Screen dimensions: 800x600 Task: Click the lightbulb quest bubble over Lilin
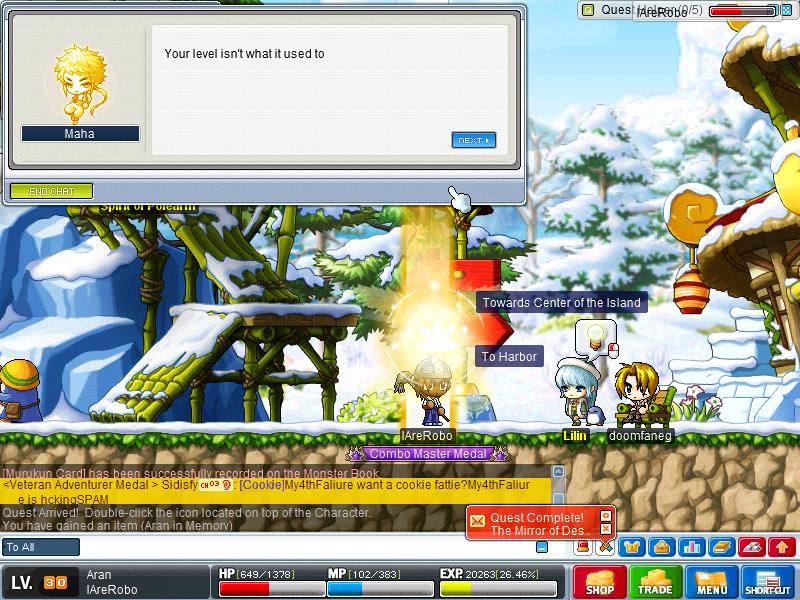(595, 333)
